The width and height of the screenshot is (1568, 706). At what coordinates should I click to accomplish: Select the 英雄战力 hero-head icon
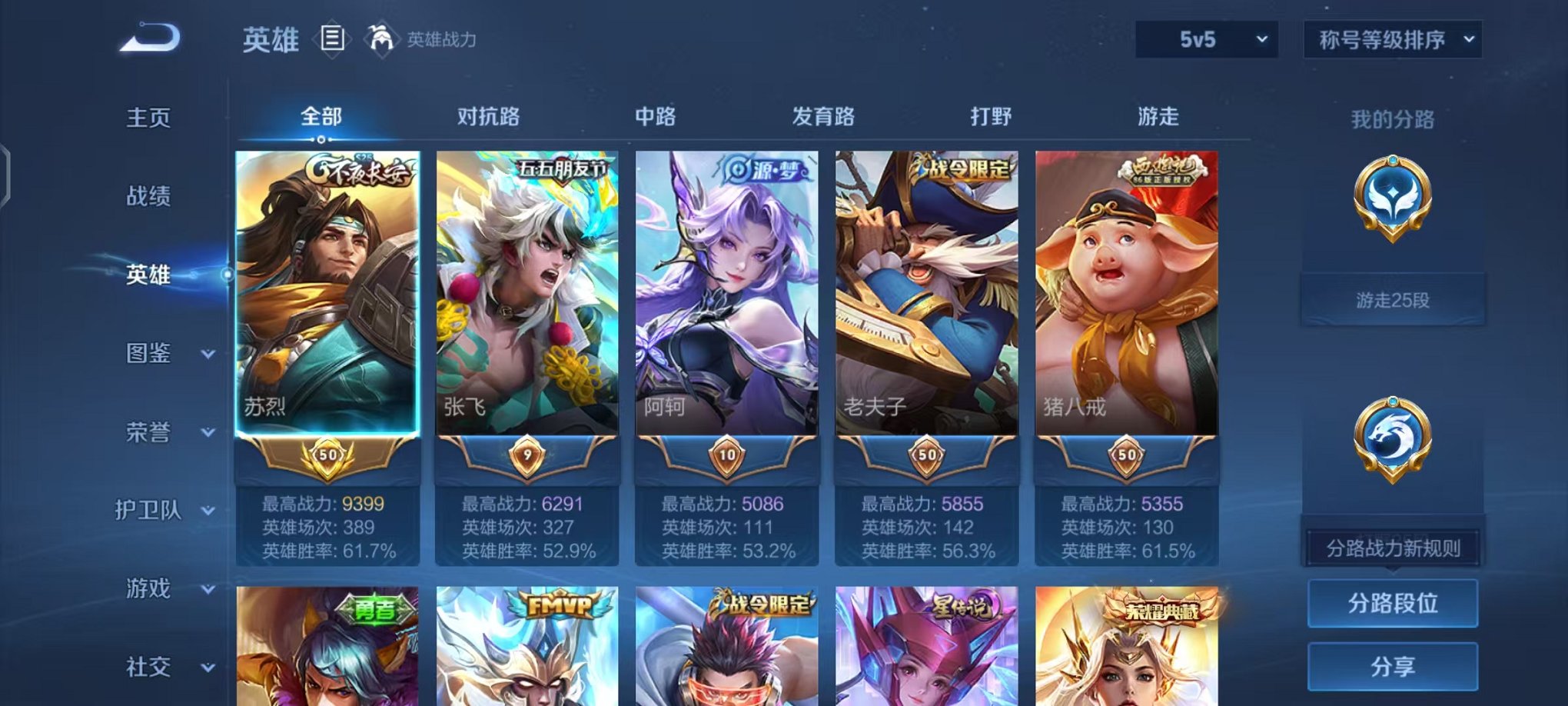(381, 39)
